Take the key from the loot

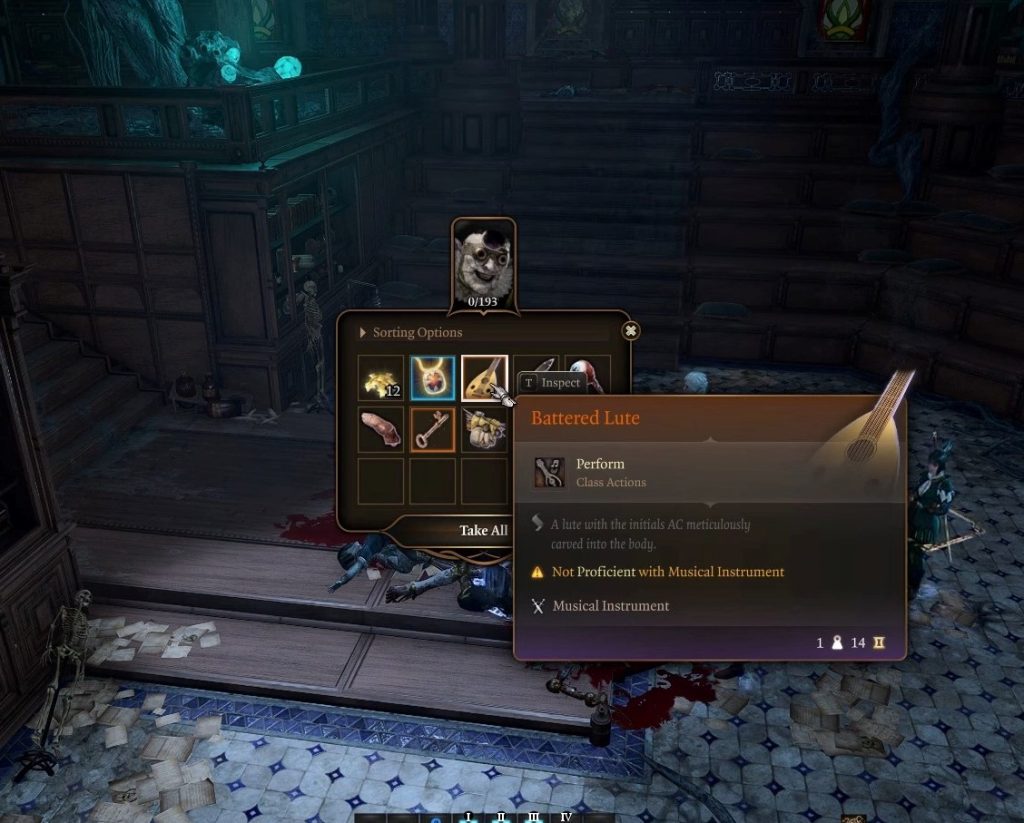click(432, 429)
